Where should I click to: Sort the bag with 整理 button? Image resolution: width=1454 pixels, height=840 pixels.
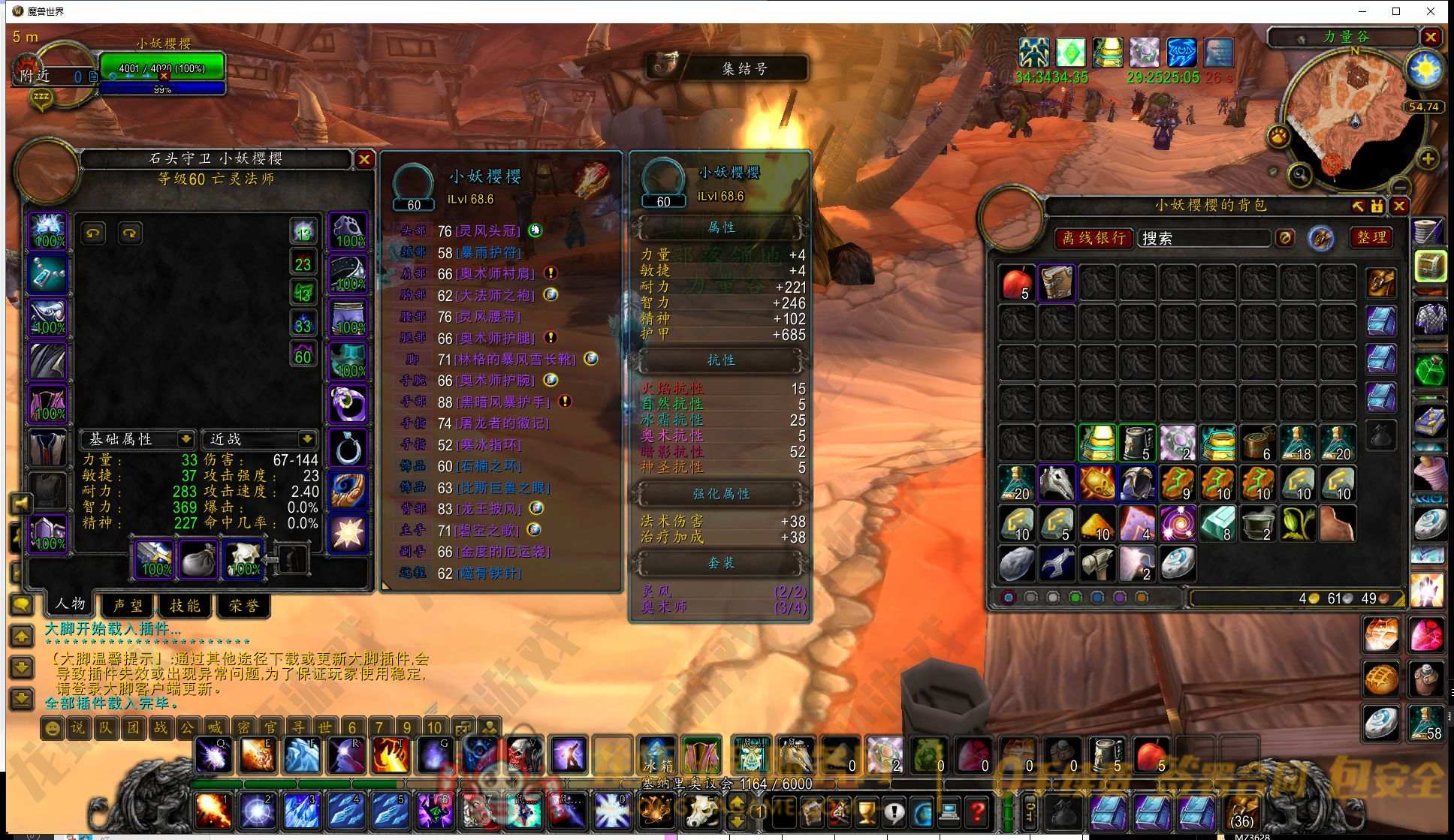click(x=1371, y=237)
